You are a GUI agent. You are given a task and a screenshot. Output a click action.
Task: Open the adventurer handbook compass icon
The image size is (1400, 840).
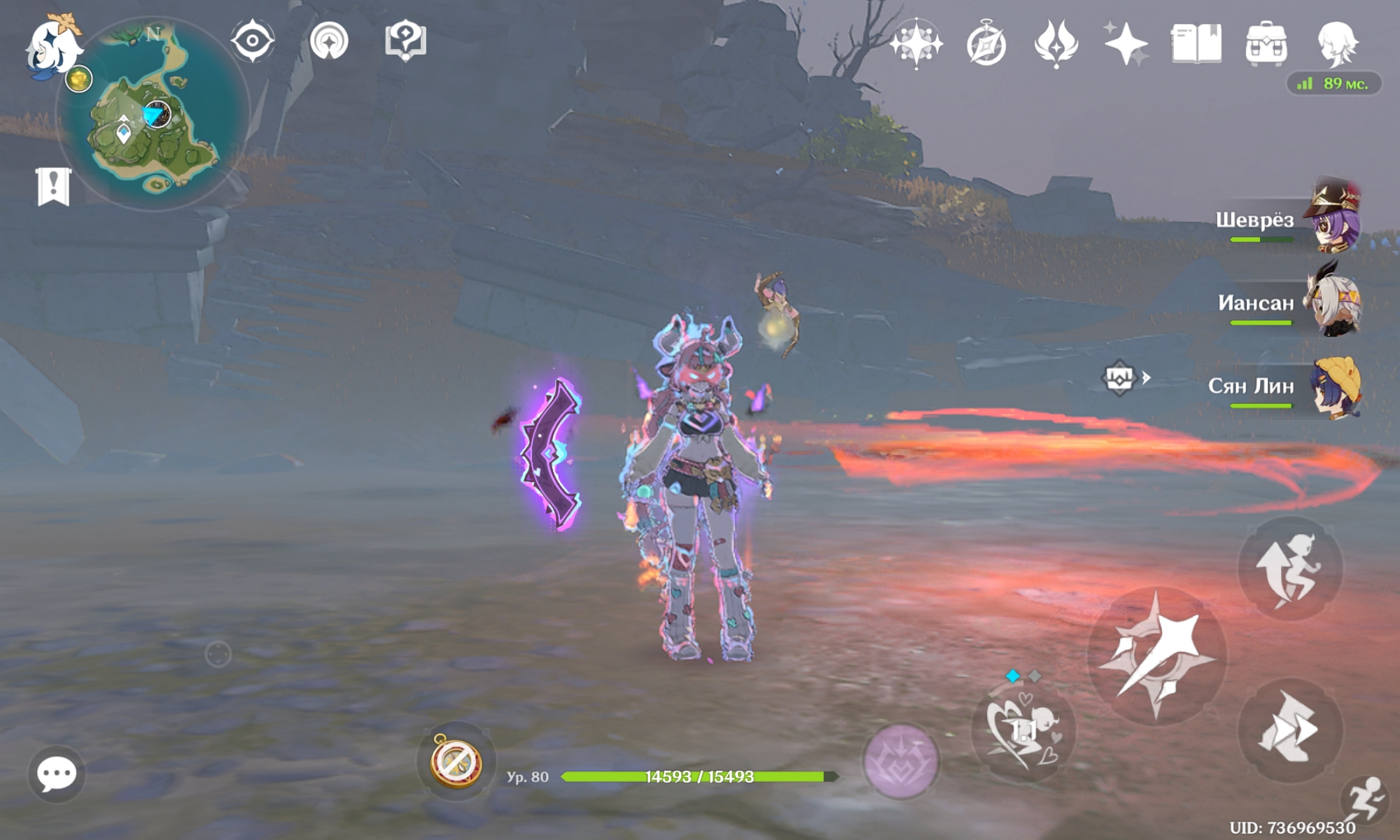(x=986, y=44)
